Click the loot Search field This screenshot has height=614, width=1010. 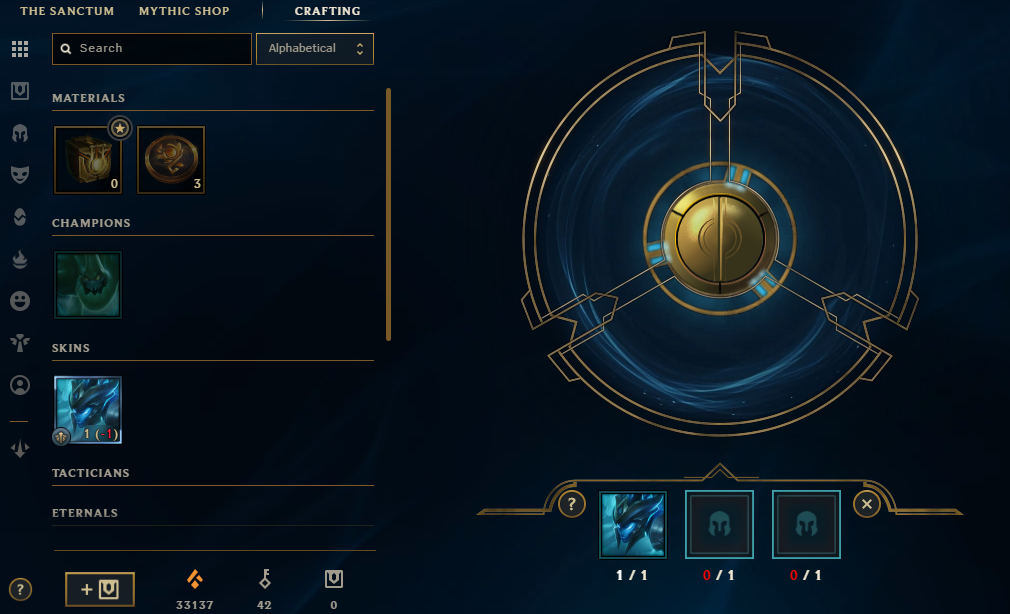(152, 48)
